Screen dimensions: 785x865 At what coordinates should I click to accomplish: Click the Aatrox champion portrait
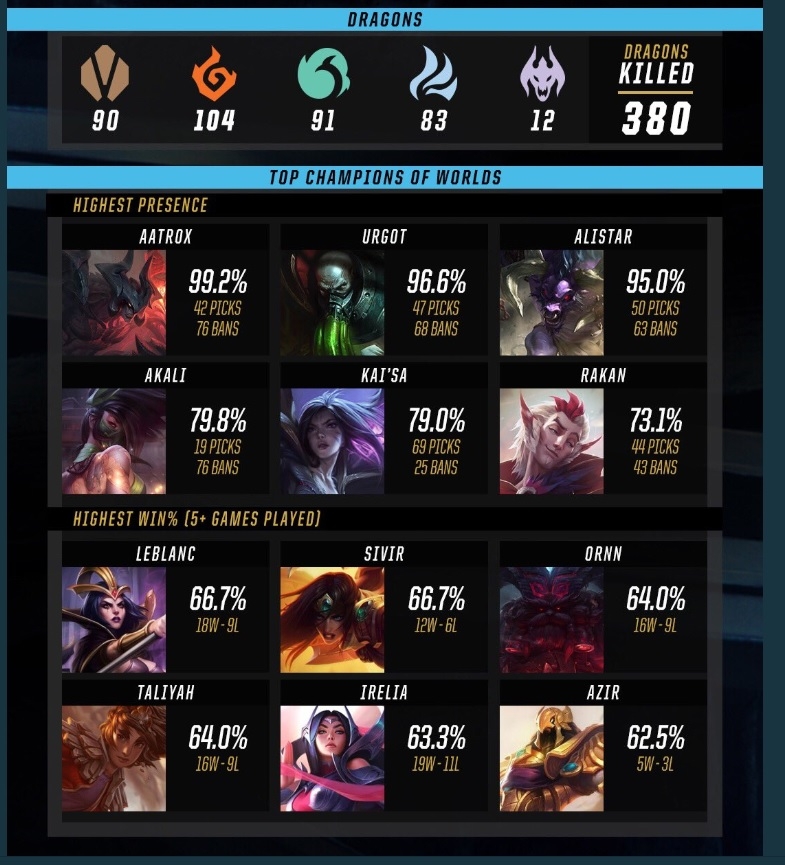pyautogui.click(x=113, y=303)
